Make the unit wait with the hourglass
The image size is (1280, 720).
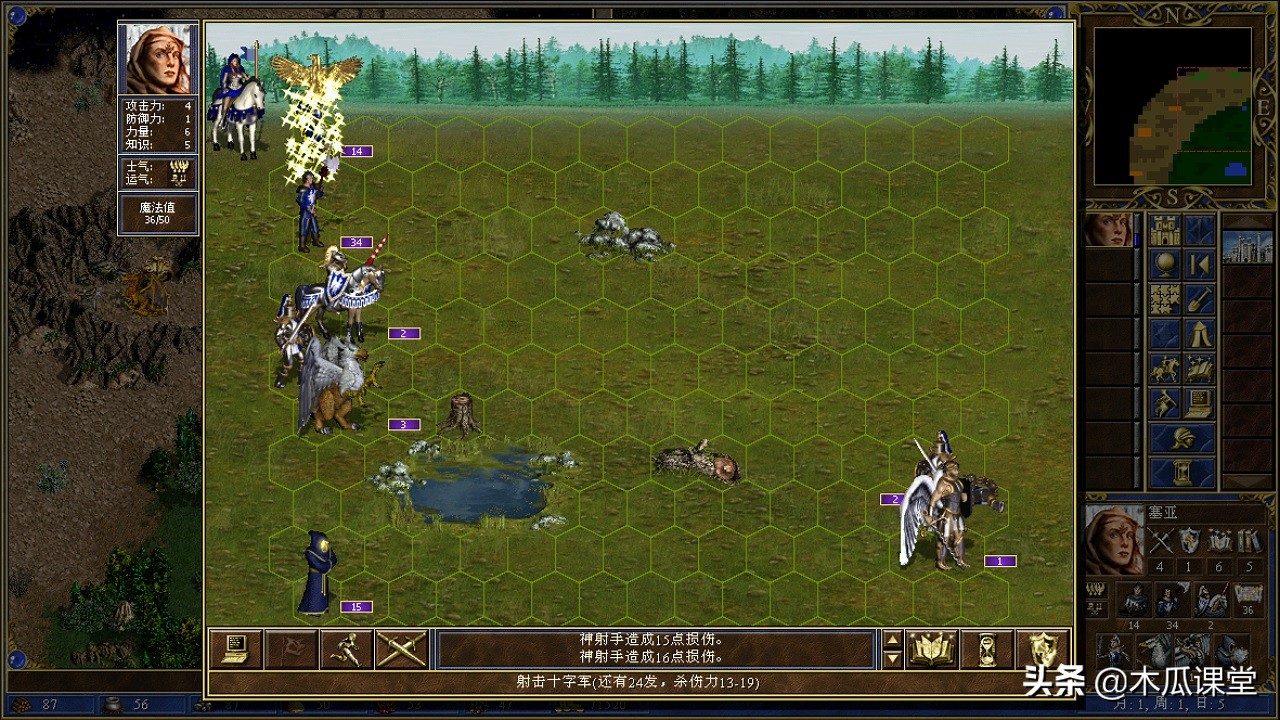click(x=987, y=649)
